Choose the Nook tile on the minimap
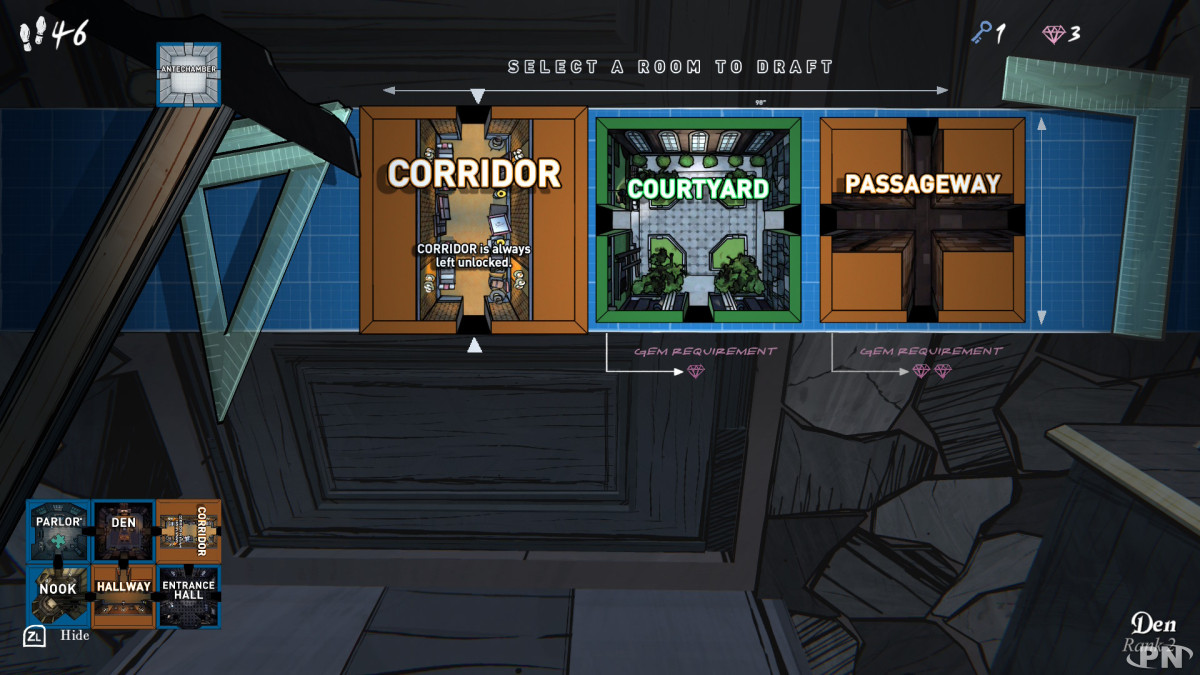 (x=58, y=597)
